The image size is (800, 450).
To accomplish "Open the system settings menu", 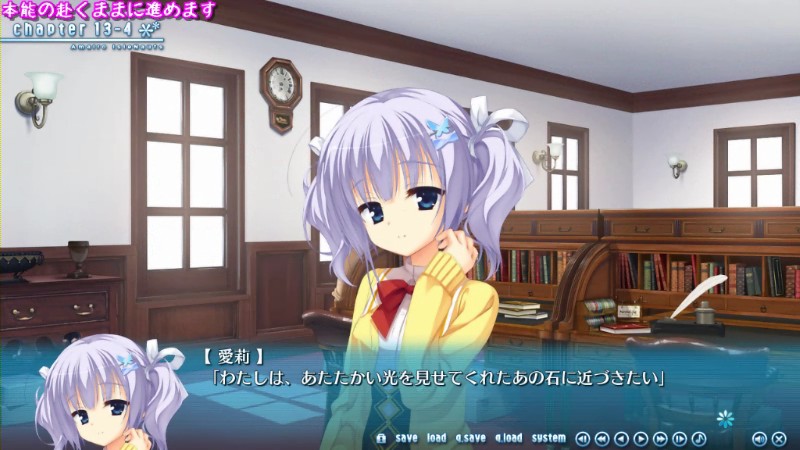I will point(548,438).
